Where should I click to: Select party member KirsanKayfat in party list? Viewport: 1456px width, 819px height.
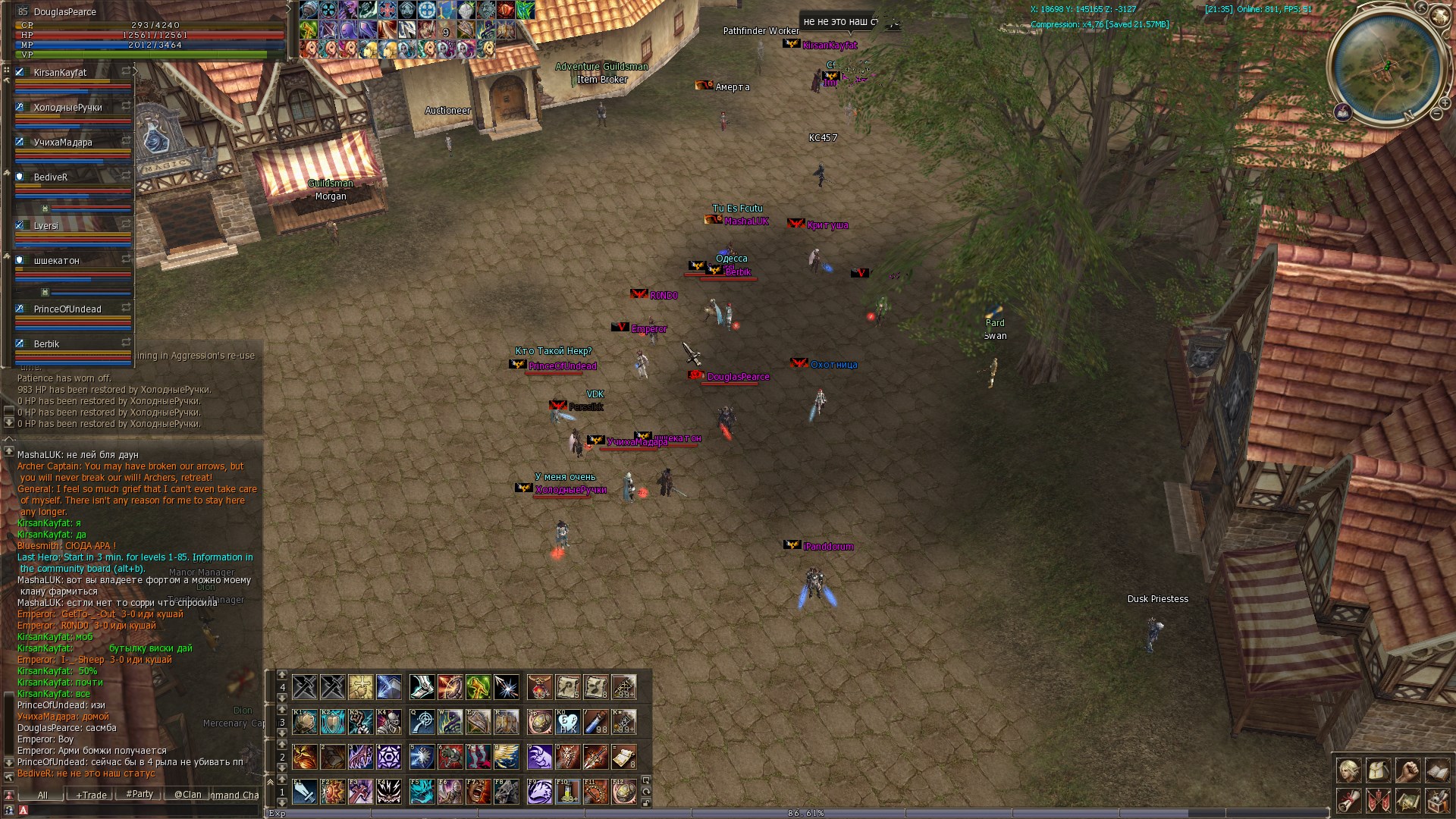click(x=61, y=73)
